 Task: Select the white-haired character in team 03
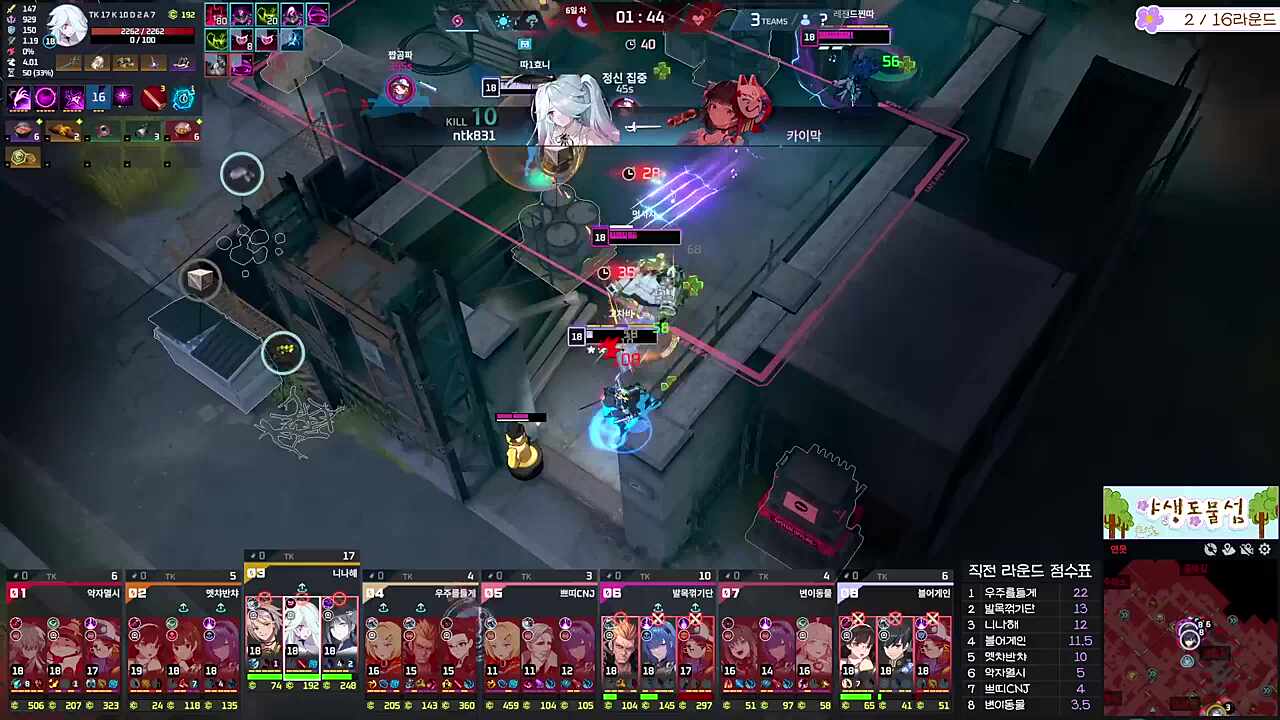[301, 628]
